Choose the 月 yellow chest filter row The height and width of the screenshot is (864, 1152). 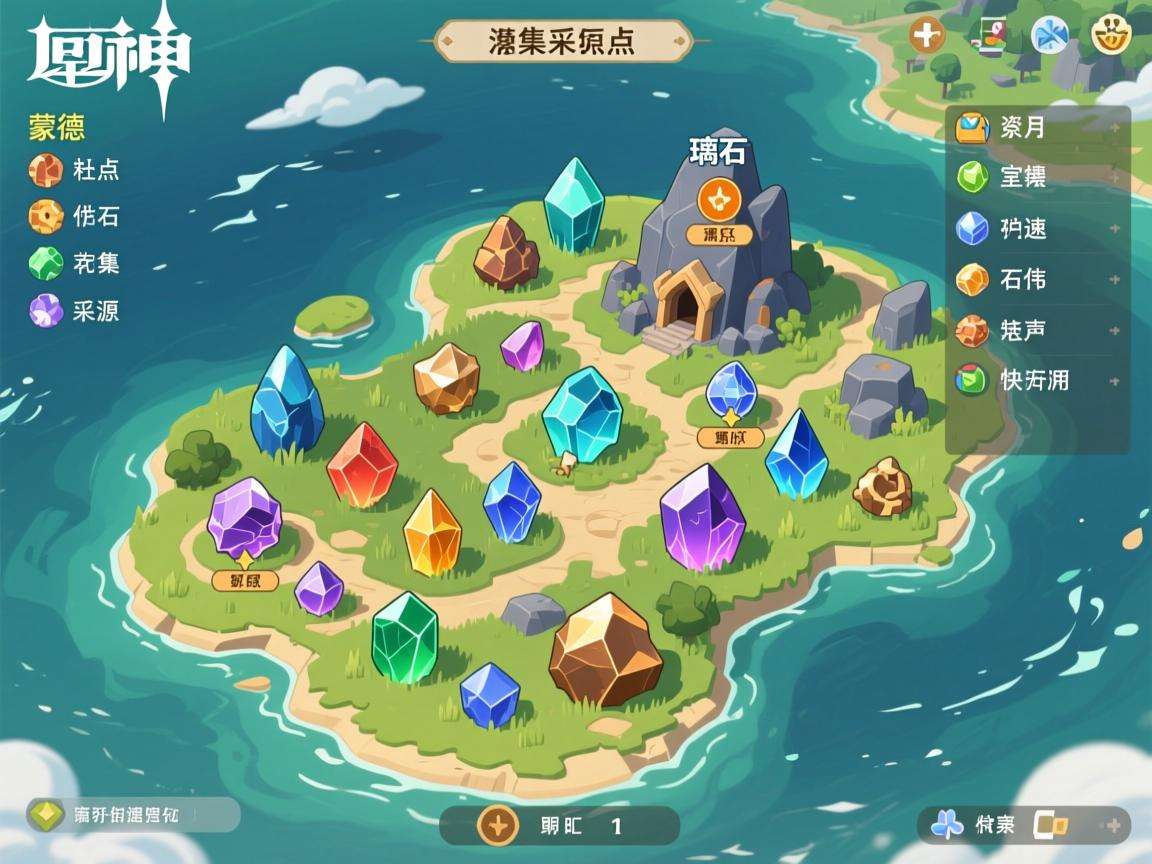[1037, 128]
